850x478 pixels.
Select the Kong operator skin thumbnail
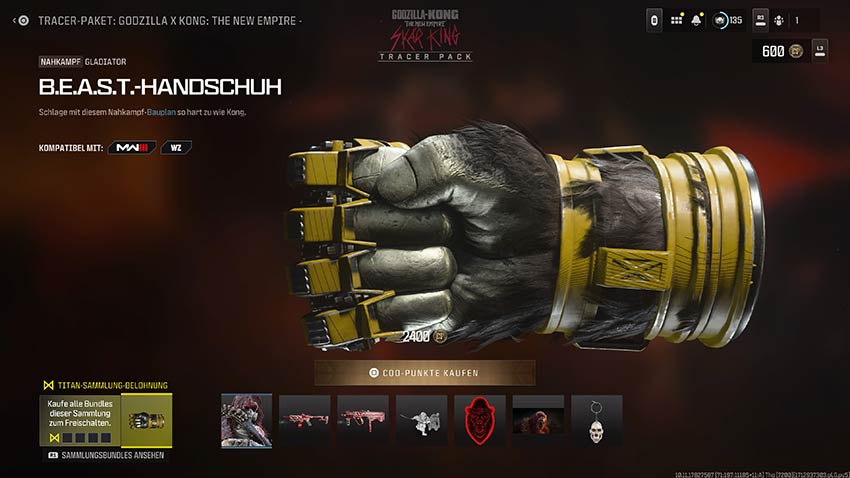pyautogui.click(x=246, y=420)
